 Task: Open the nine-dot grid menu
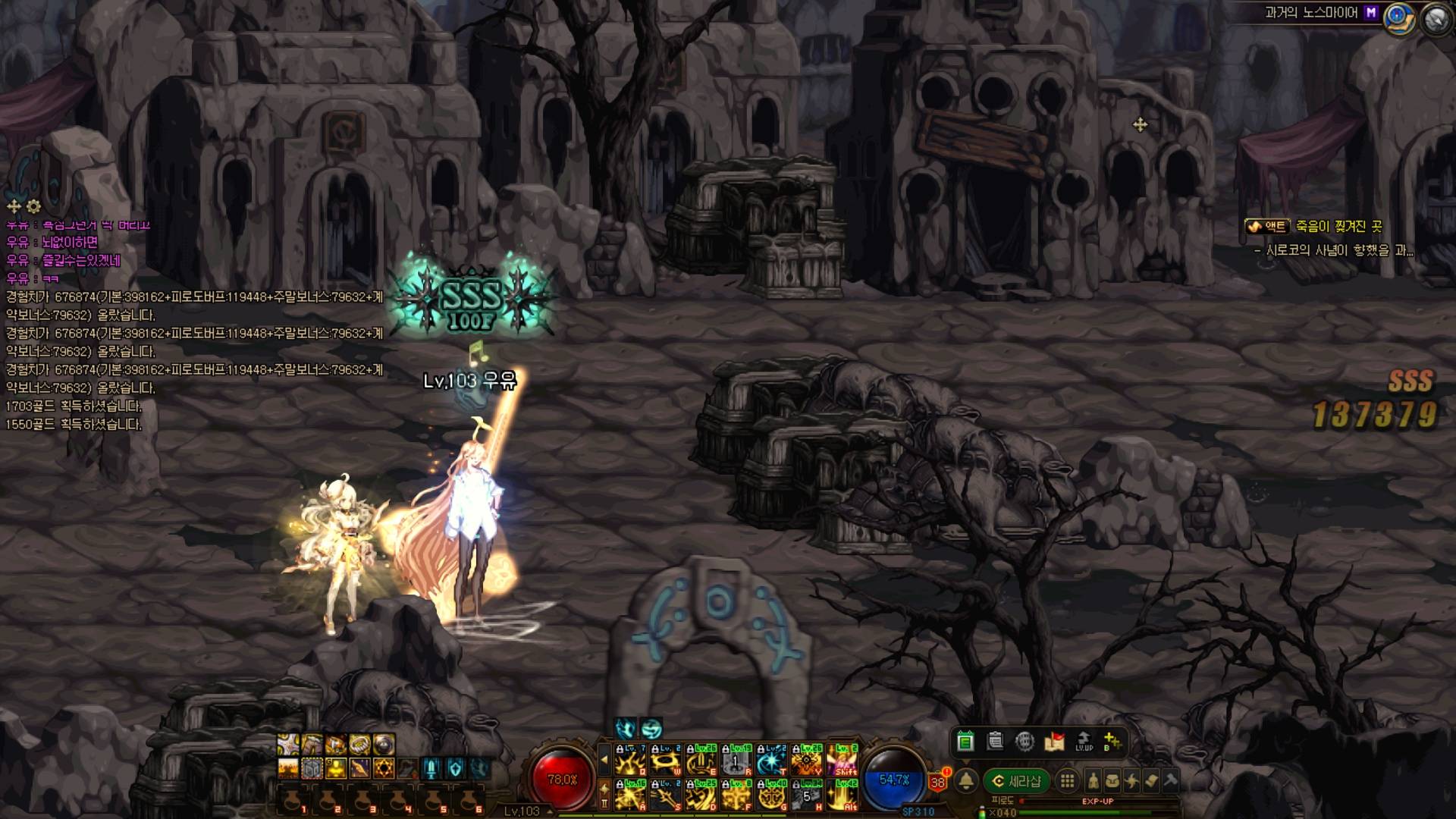click(1067, 781)
